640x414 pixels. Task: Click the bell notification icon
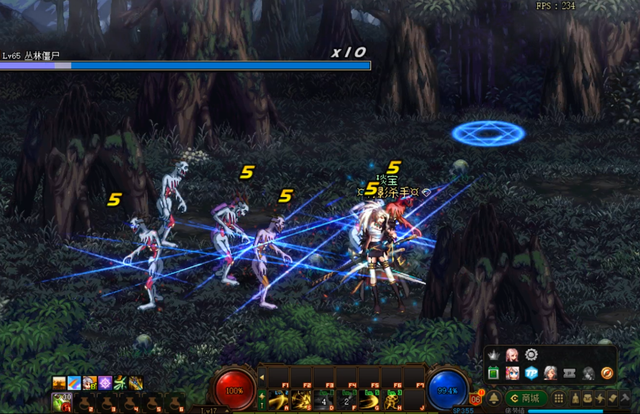tap(495, 399)
